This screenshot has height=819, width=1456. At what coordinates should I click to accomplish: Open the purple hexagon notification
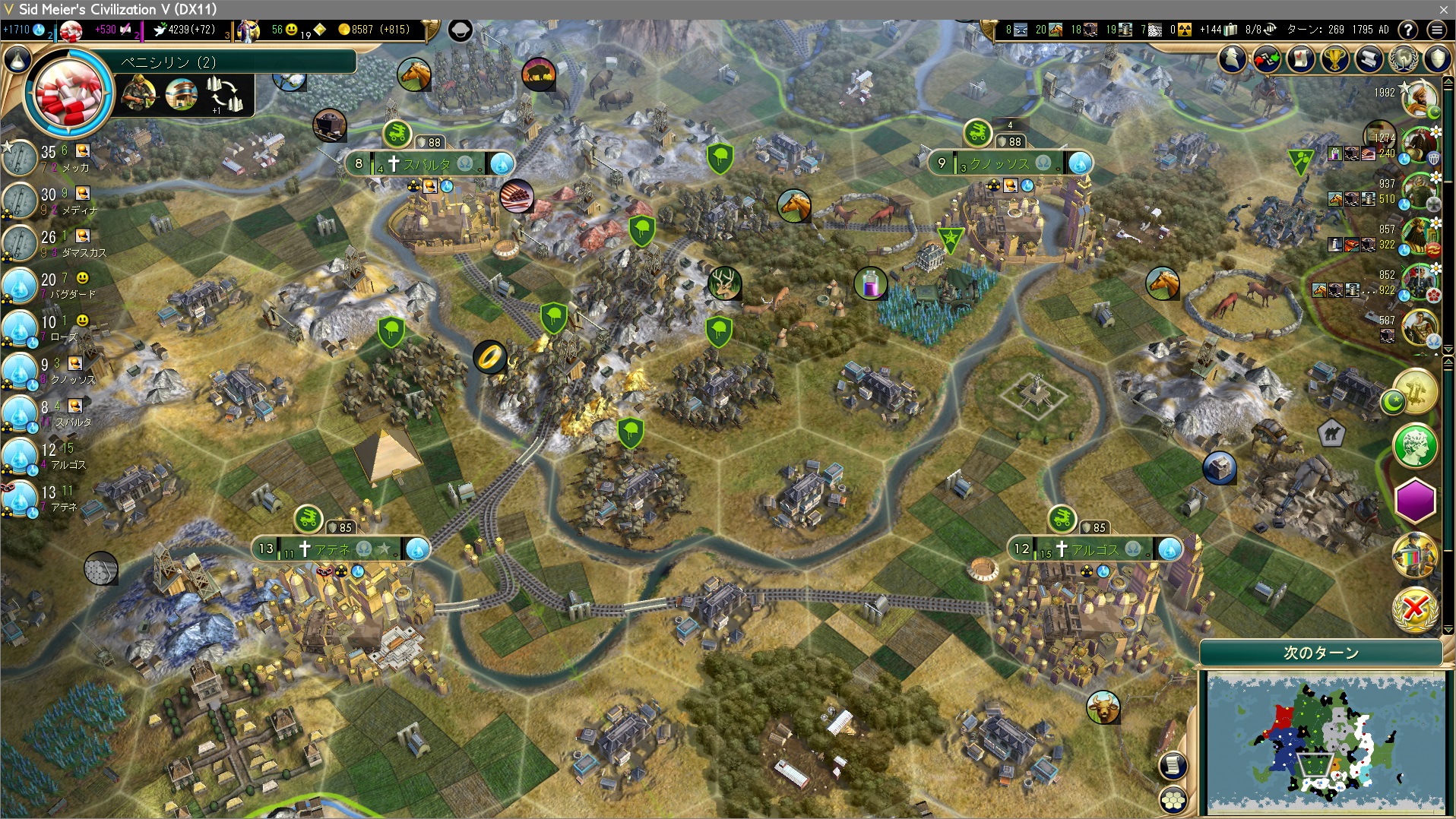(x=1415, y=501)
